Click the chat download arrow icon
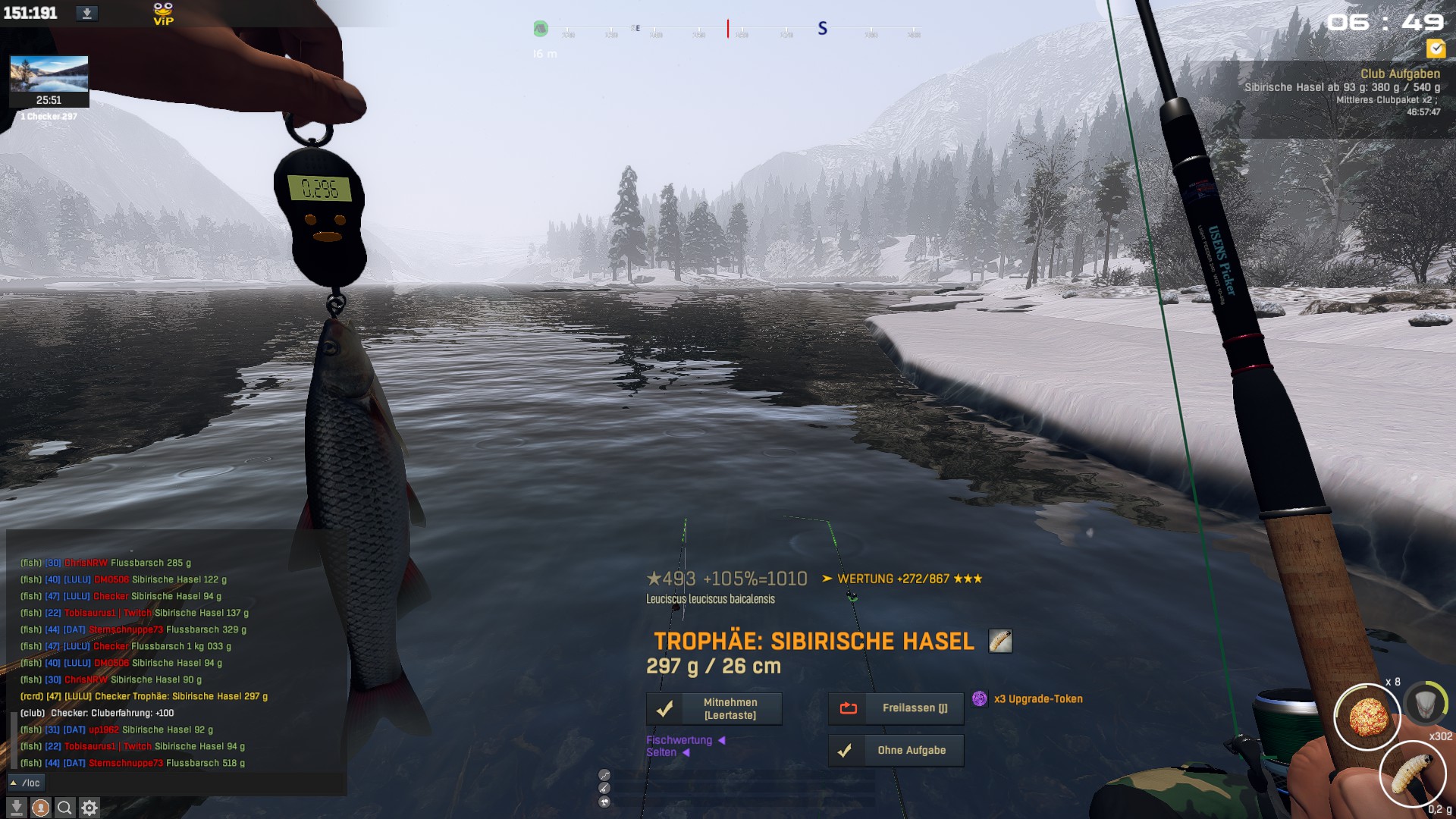 click(x=16, y=808)
